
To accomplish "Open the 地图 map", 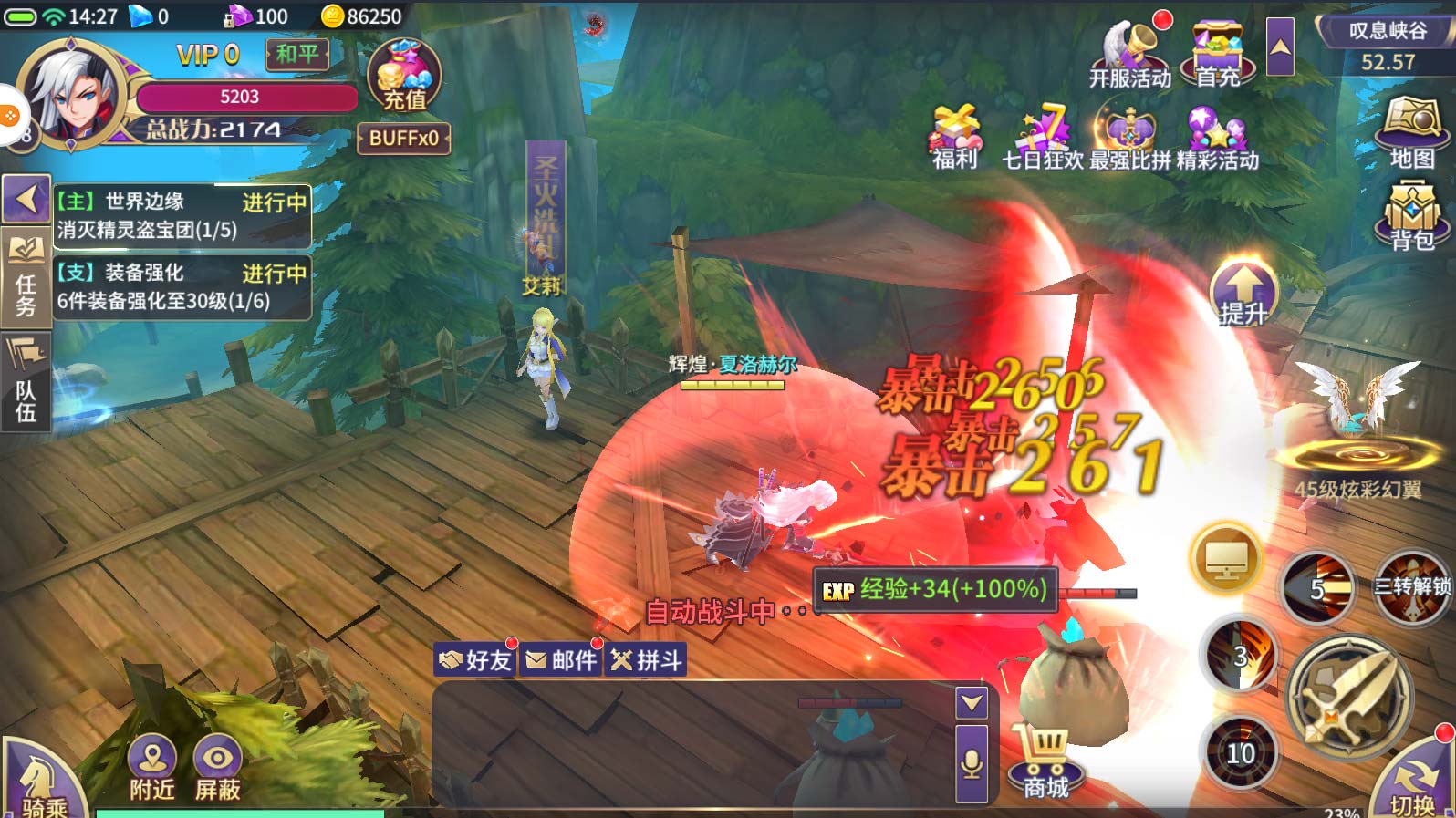I will [1411, 133].
